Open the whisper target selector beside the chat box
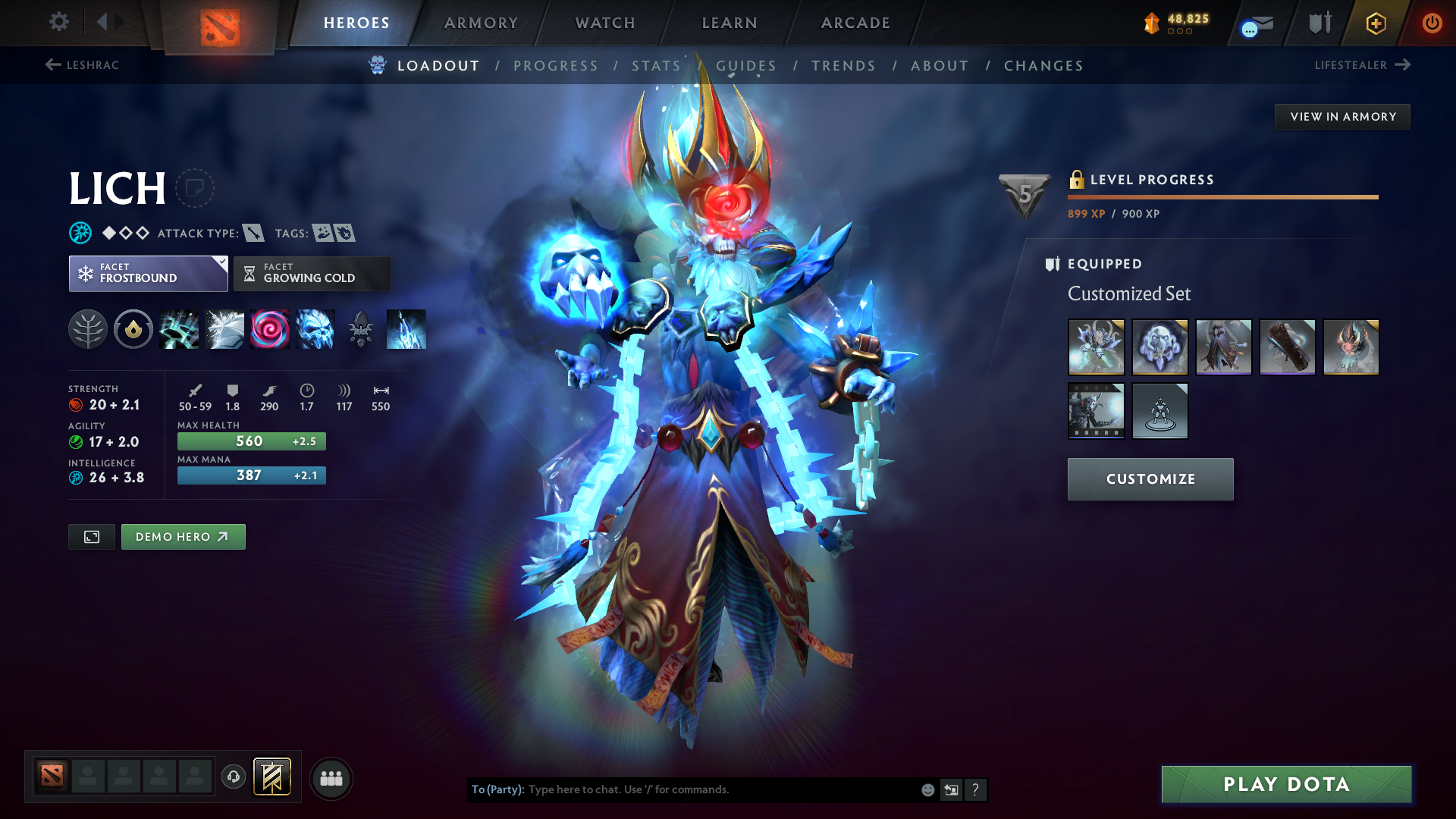The height and width of the screenshot is (819, 1456). [x=951, y=789]
